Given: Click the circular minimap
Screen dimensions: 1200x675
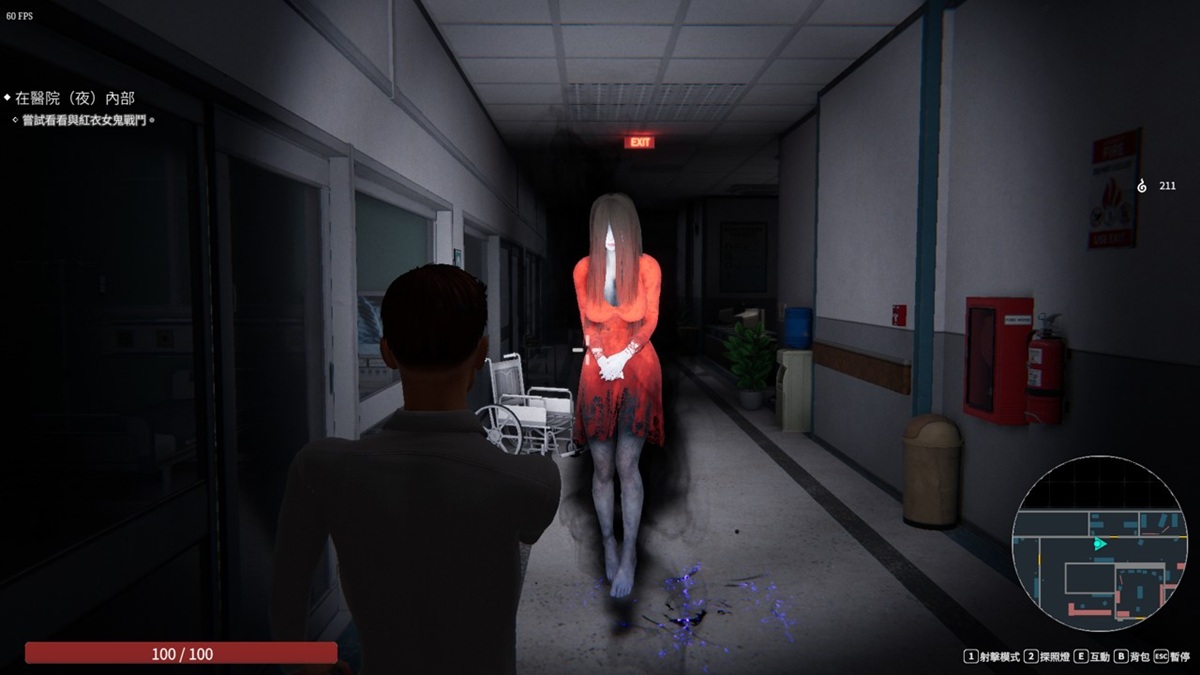Looking at the screenshot, I should tap(1098, 543).
